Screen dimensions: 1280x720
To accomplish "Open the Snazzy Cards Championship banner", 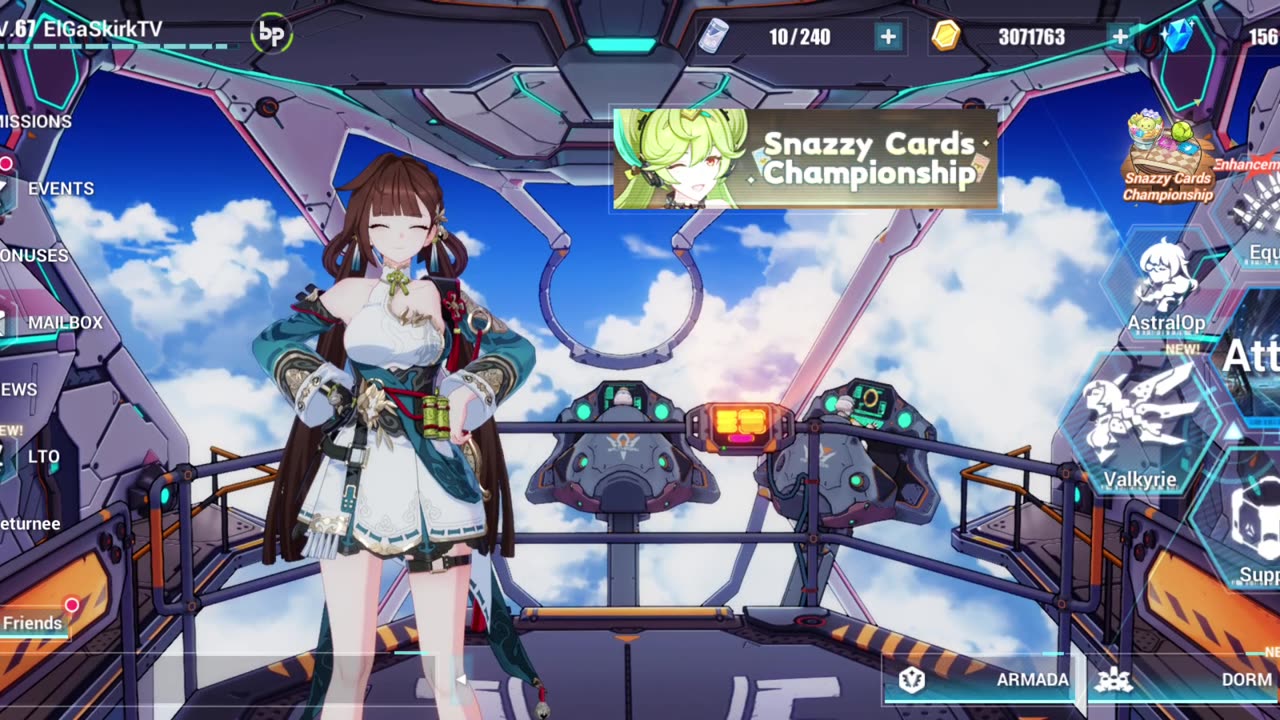I will [805, 159].
